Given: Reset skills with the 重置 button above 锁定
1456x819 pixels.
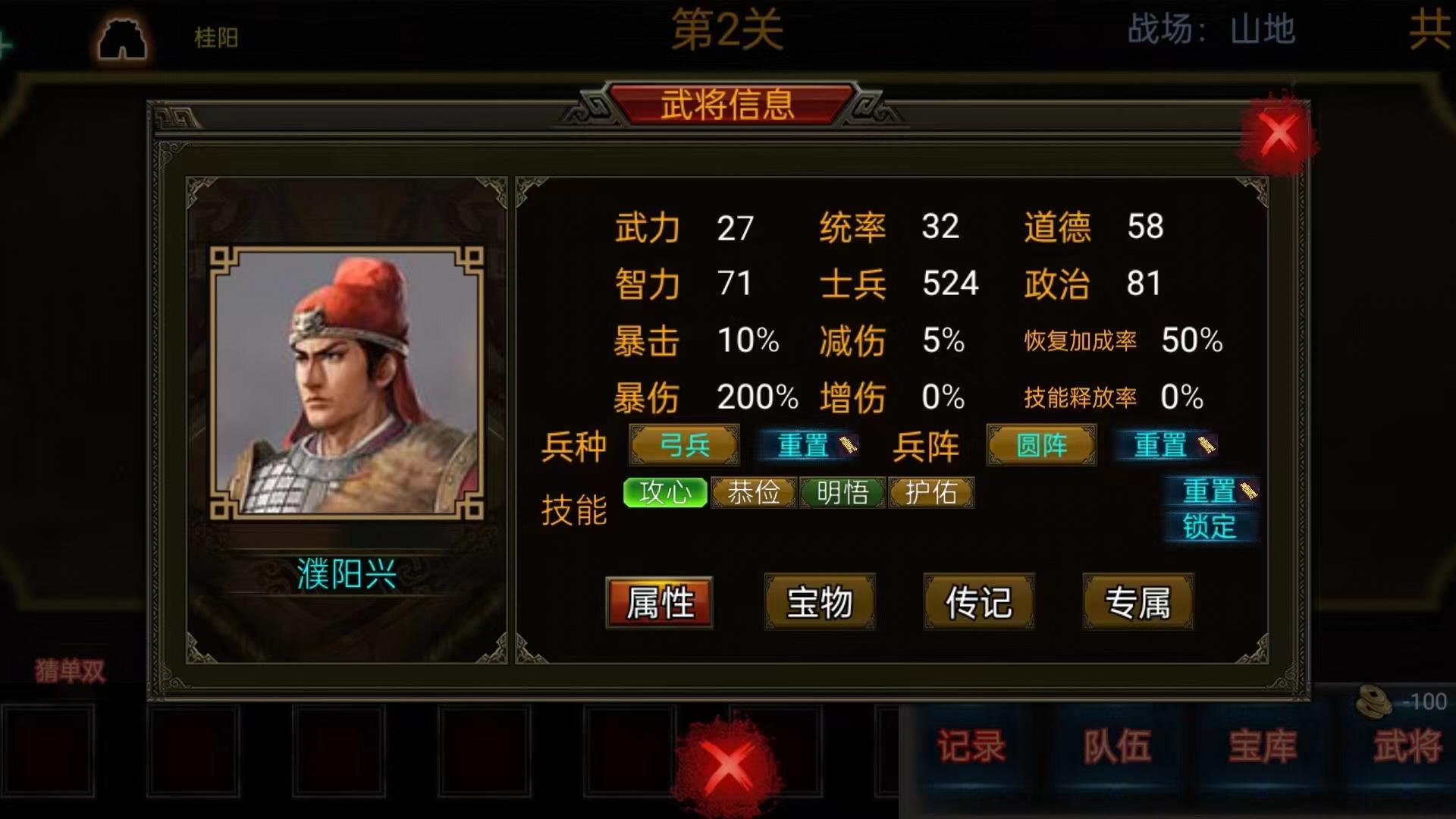Looking at the screenshot, I should pyautogui.click(x=1211, y=491).
